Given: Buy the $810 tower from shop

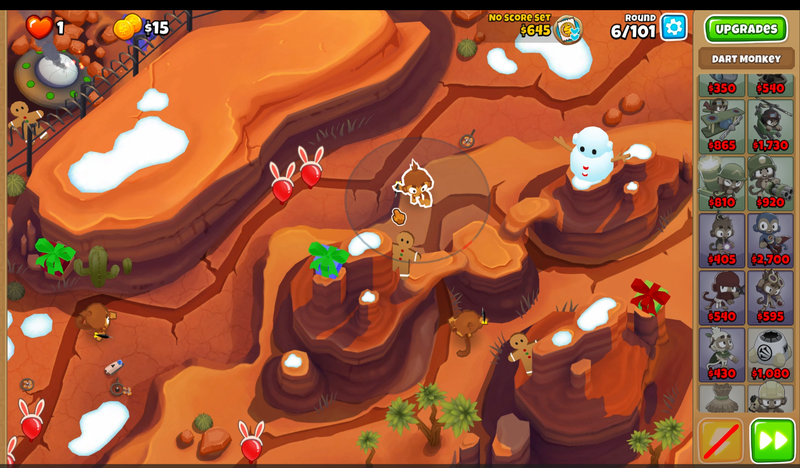Looking at the screenshot, I should (x=722, y=182).
